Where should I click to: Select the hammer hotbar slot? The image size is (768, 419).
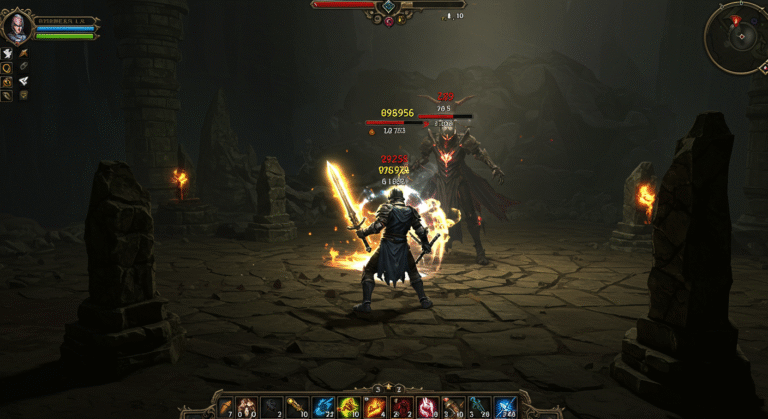(x=454, y=406)
